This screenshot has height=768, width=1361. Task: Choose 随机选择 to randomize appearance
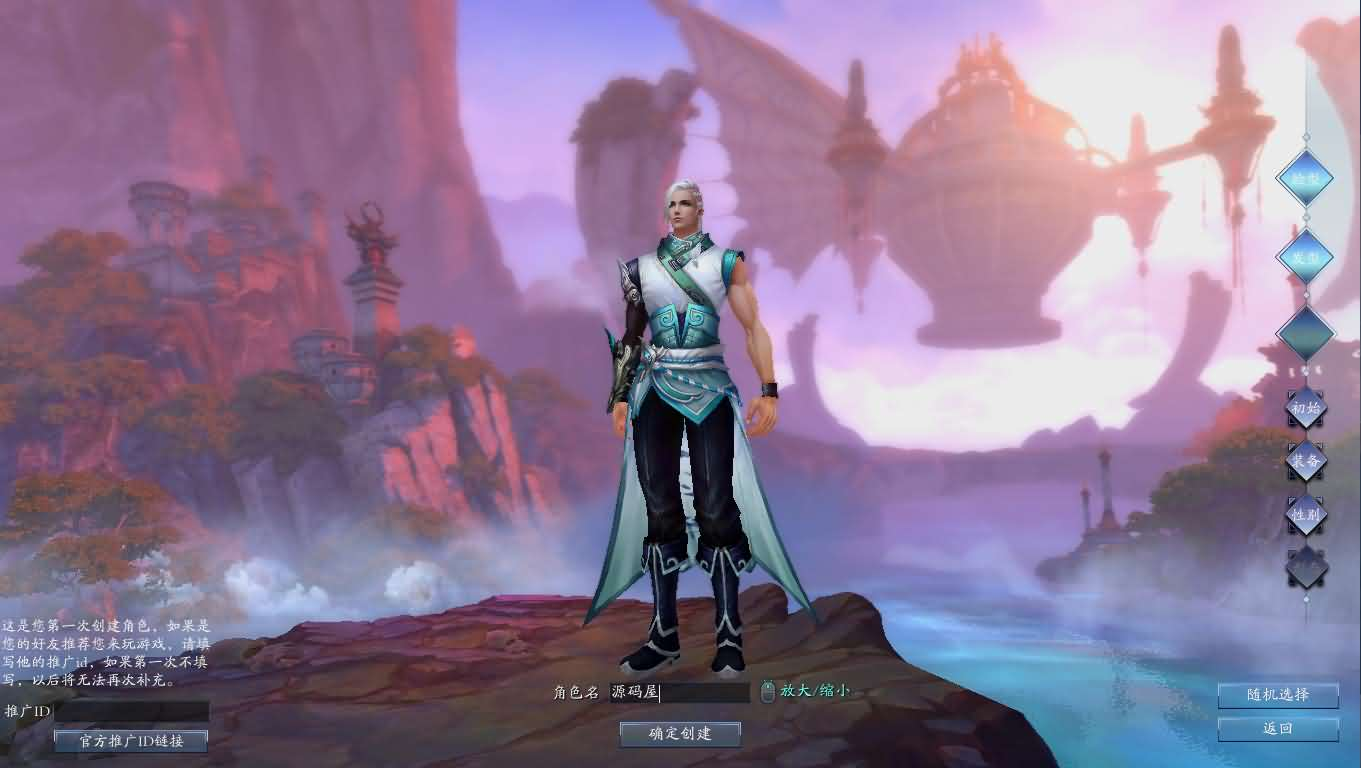tap(1278, 696)
